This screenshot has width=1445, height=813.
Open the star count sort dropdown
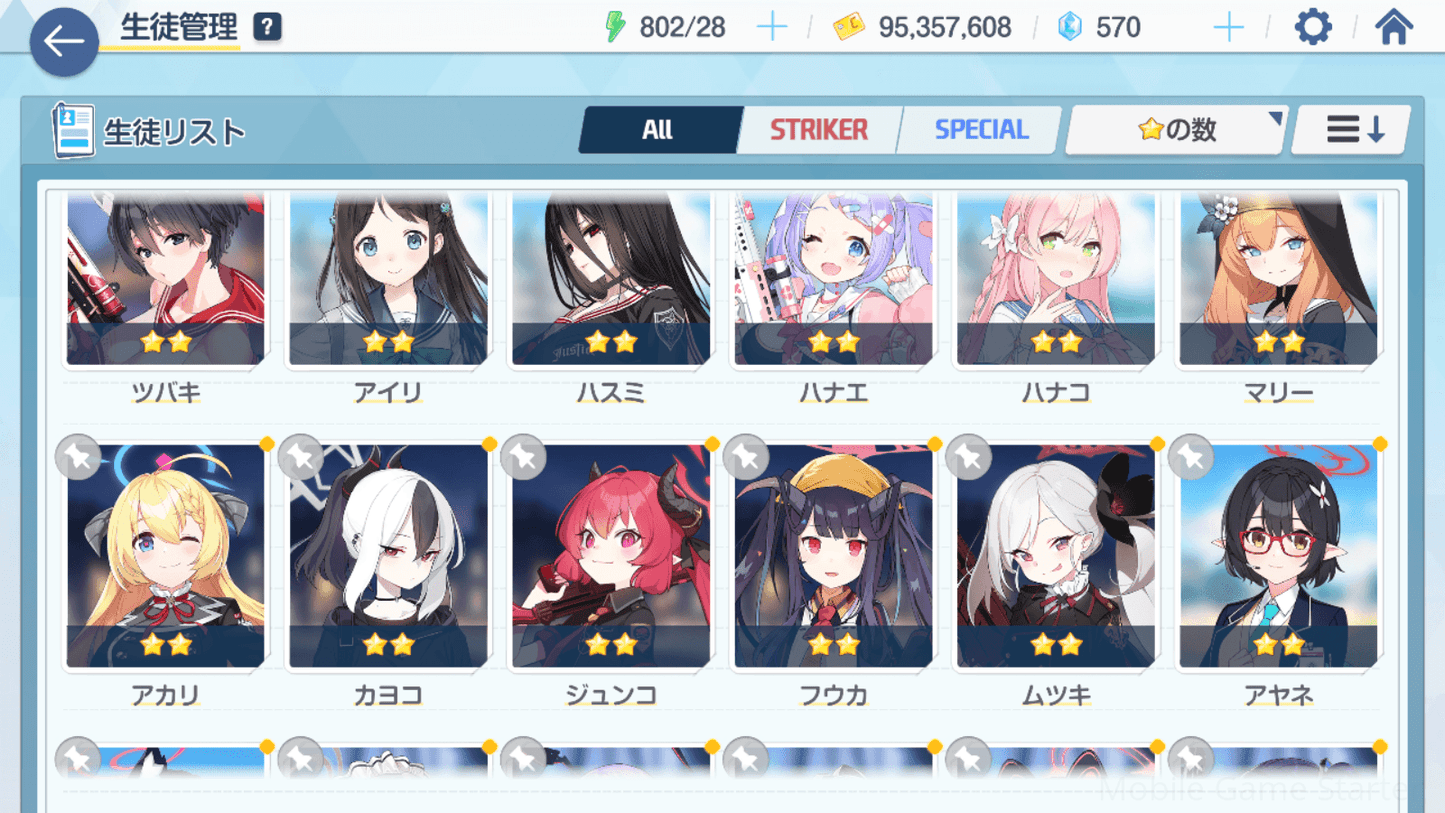1177,130
